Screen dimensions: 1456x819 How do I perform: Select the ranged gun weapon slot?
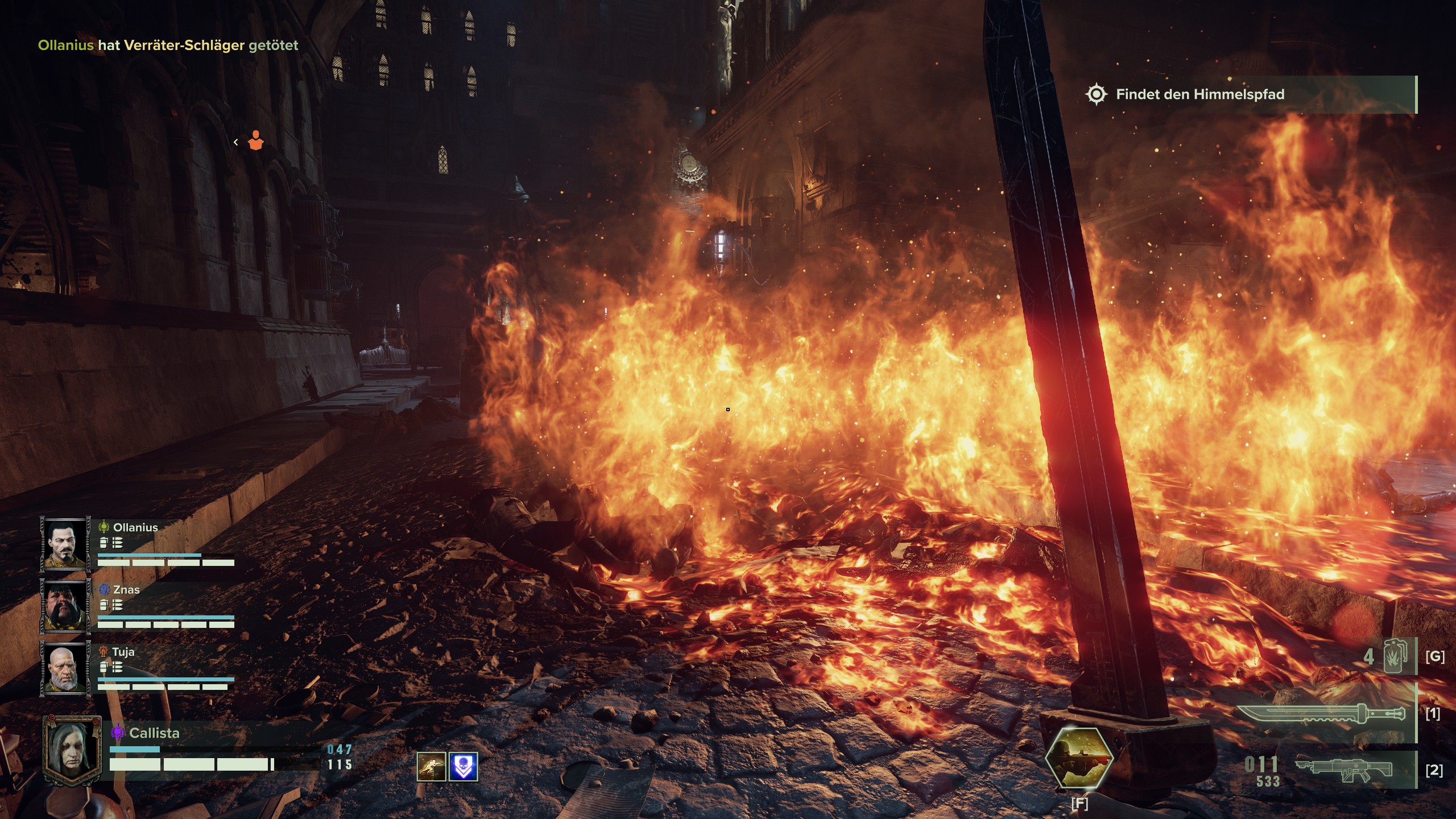1343,770
